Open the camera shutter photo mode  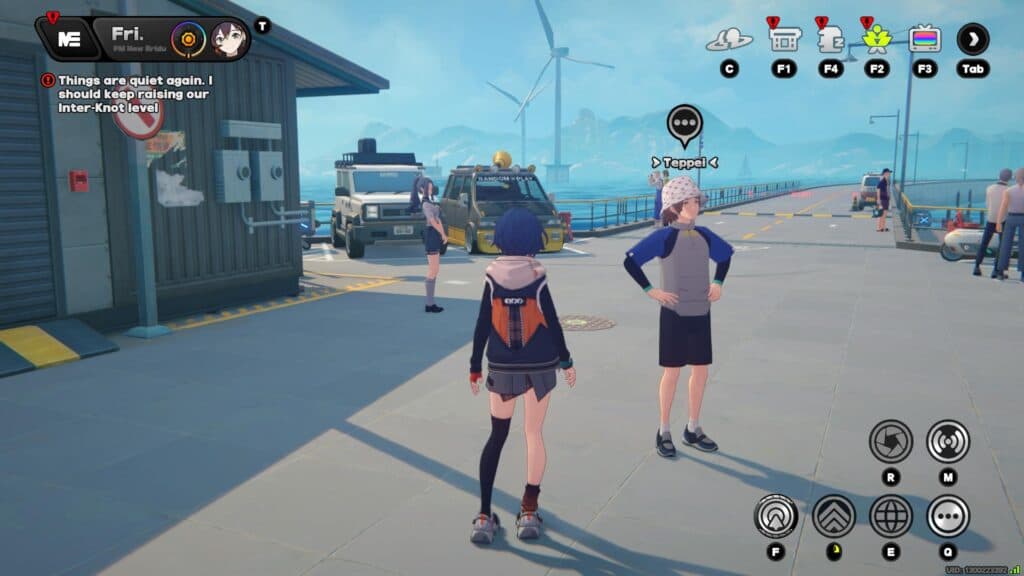tap(890, 440)
